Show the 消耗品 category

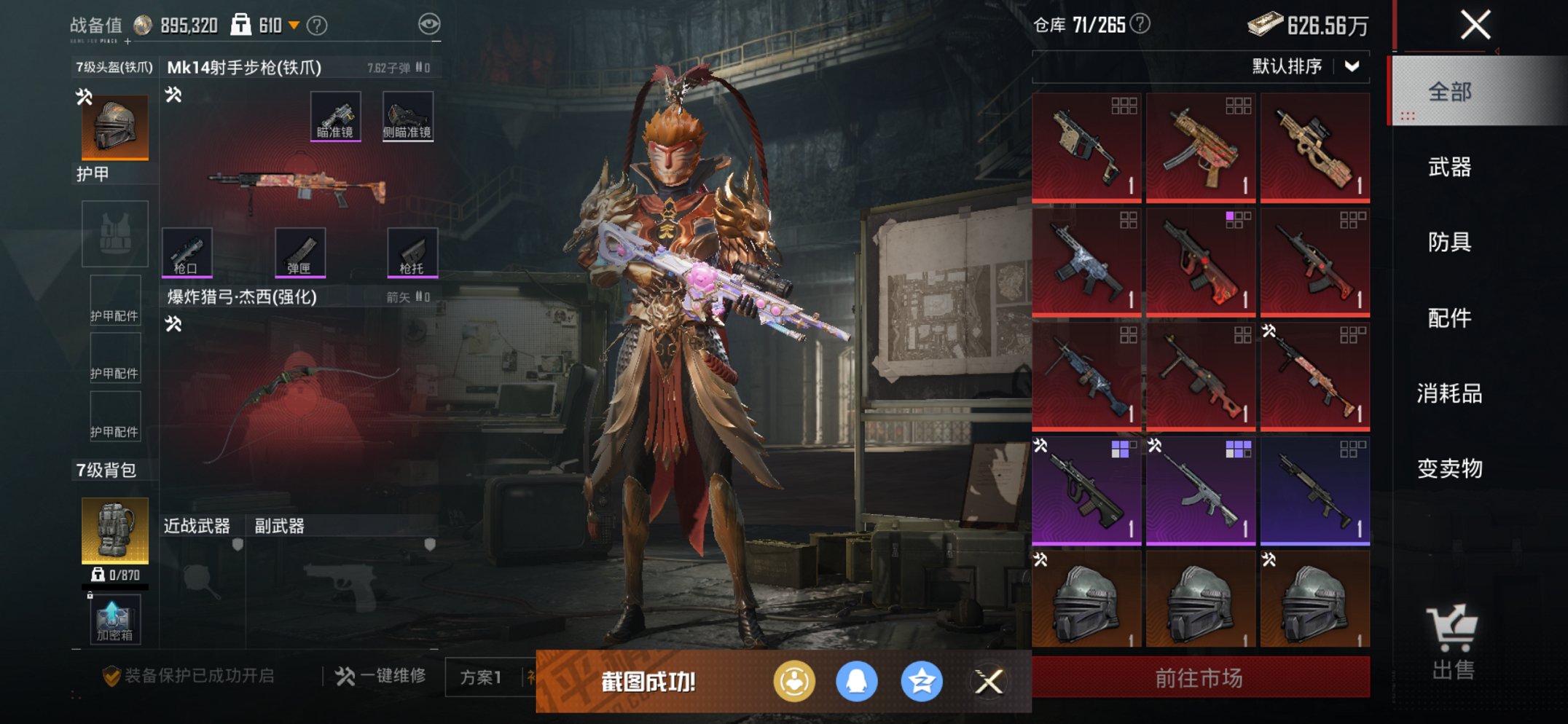[x=1449, y=393]
